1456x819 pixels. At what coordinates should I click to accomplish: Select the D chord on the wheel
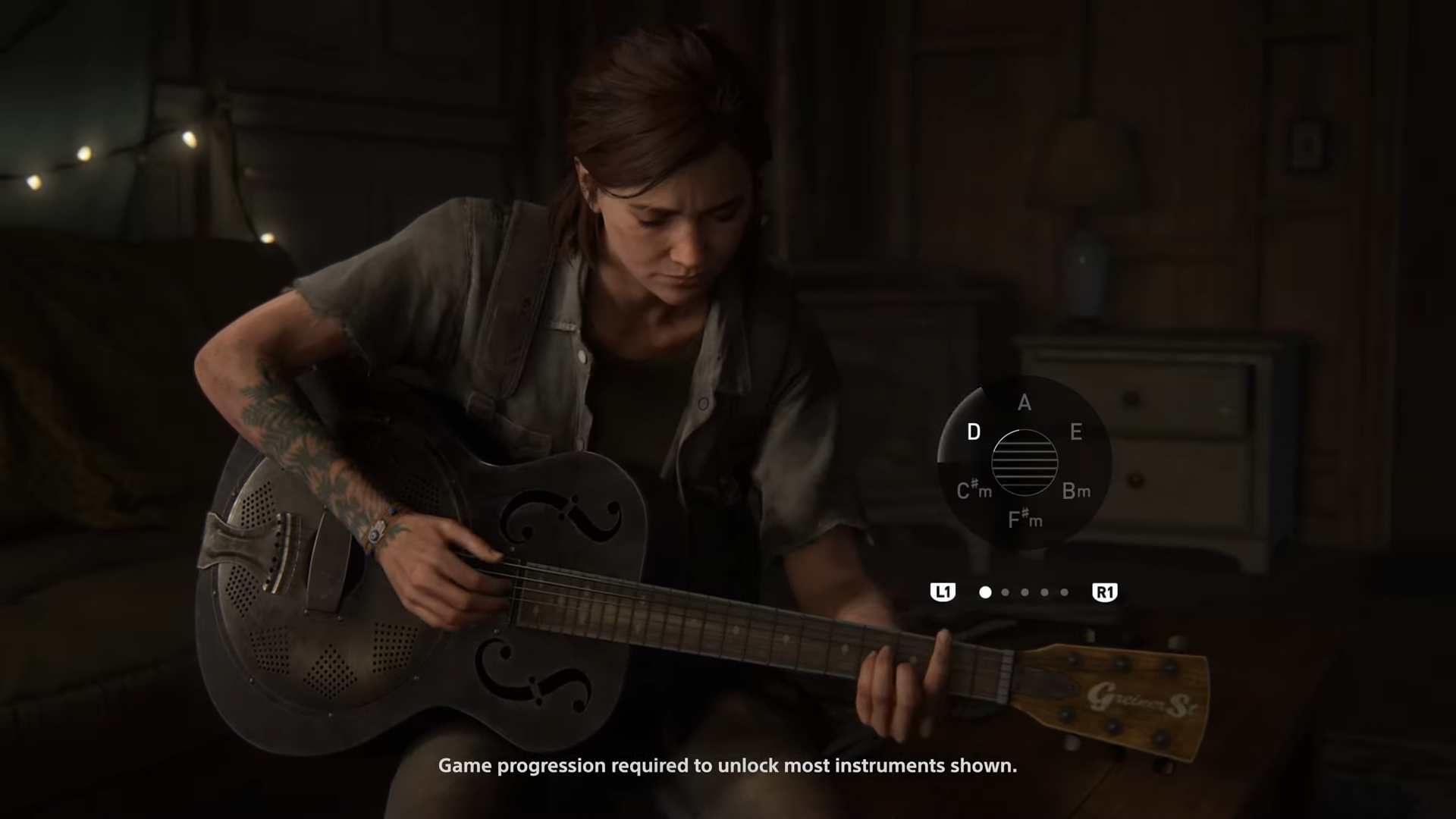click(974, 432)
